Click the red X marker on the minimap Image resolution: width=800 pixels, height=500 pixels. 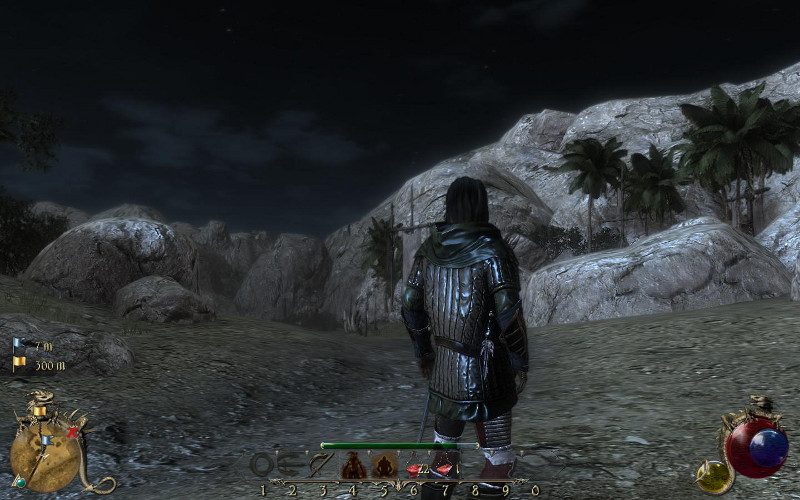72,433
